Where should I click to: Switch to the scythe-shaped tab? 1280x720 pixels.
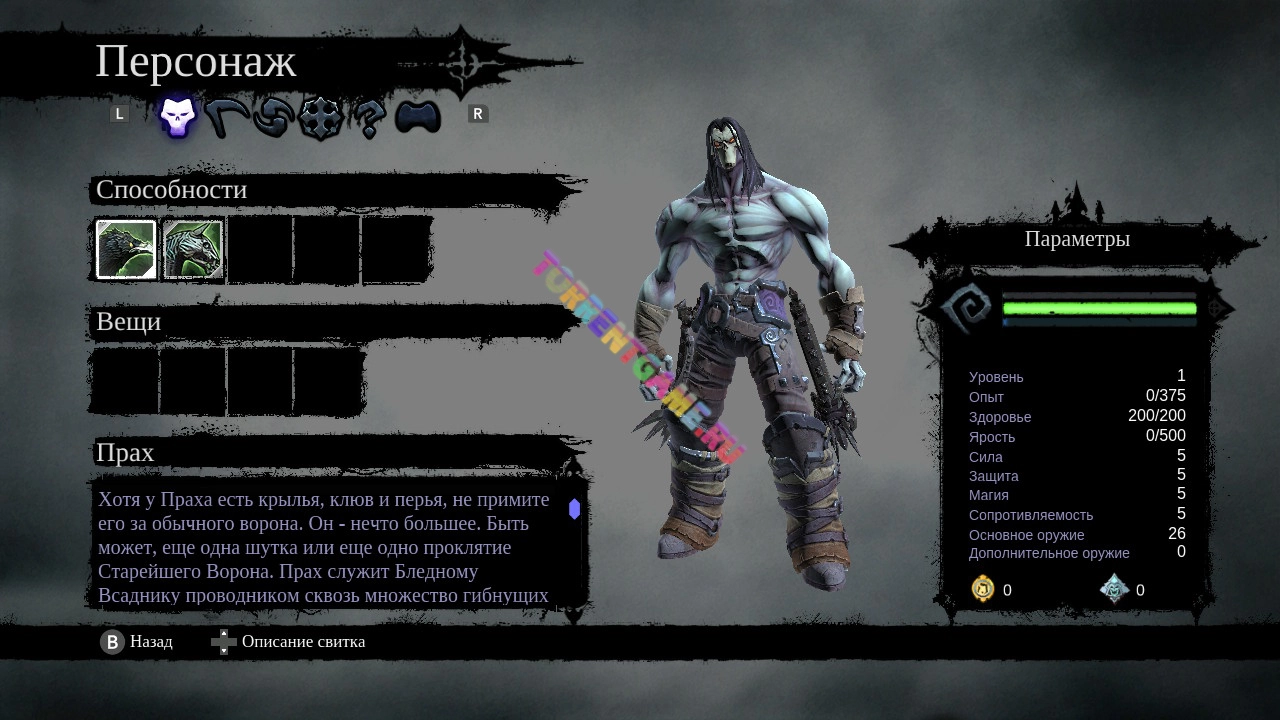[228, 117]
